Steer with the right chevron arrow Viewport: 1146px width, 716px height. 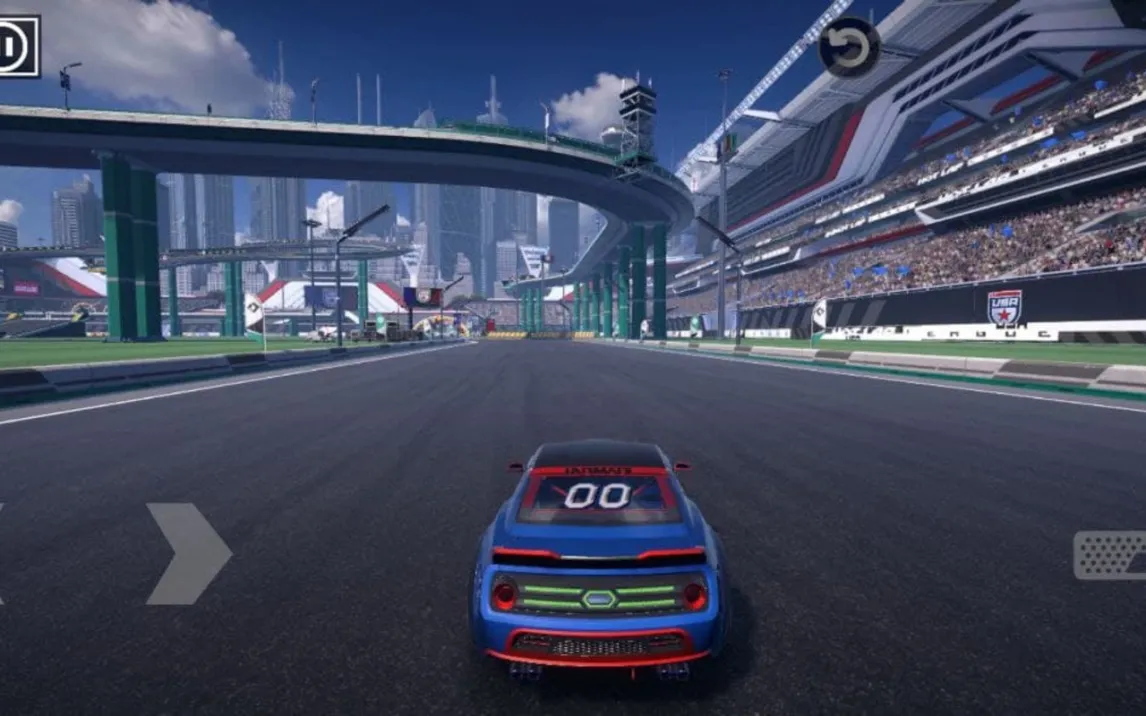(x=188, y=553)
